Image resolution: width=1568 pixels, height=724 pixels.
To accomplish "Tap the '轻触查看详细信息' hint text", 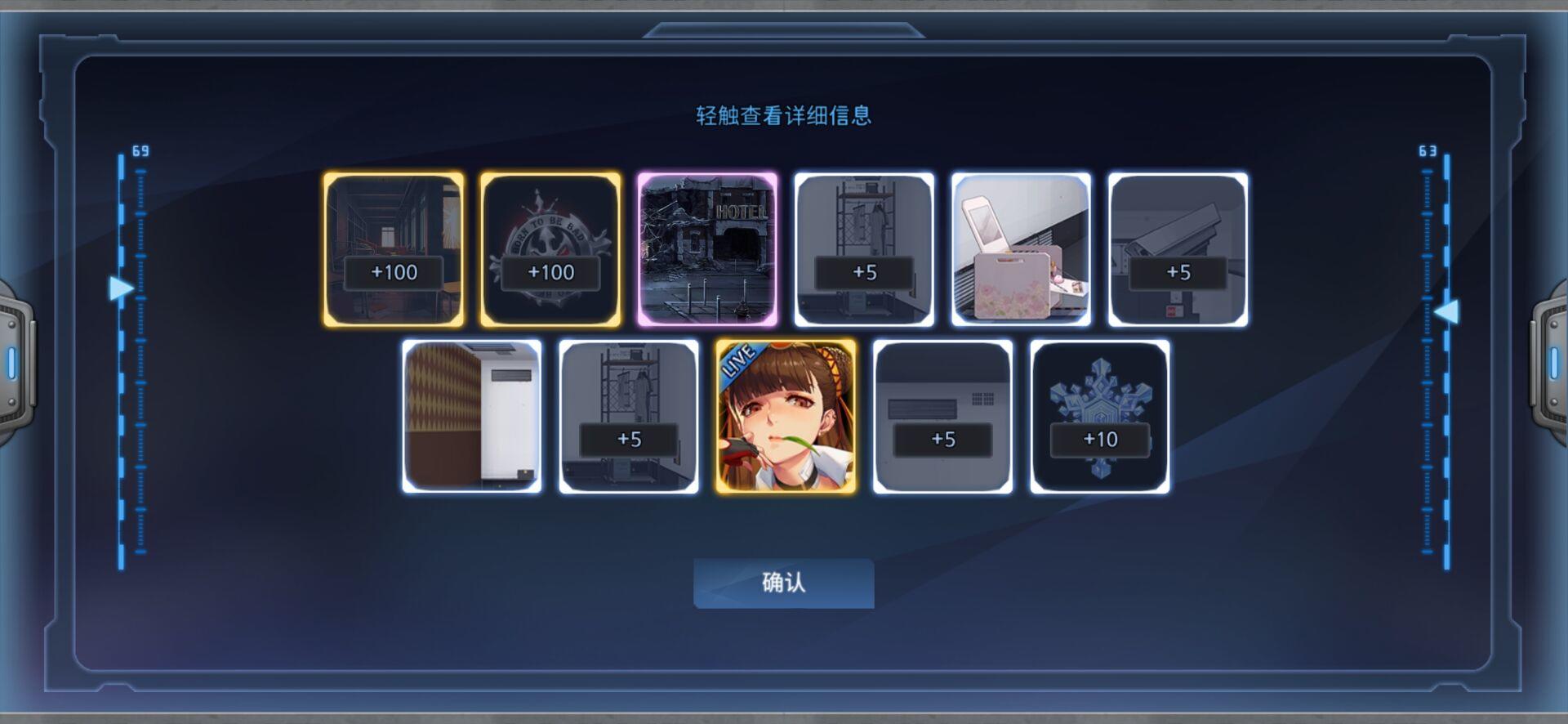I will 782,117.
